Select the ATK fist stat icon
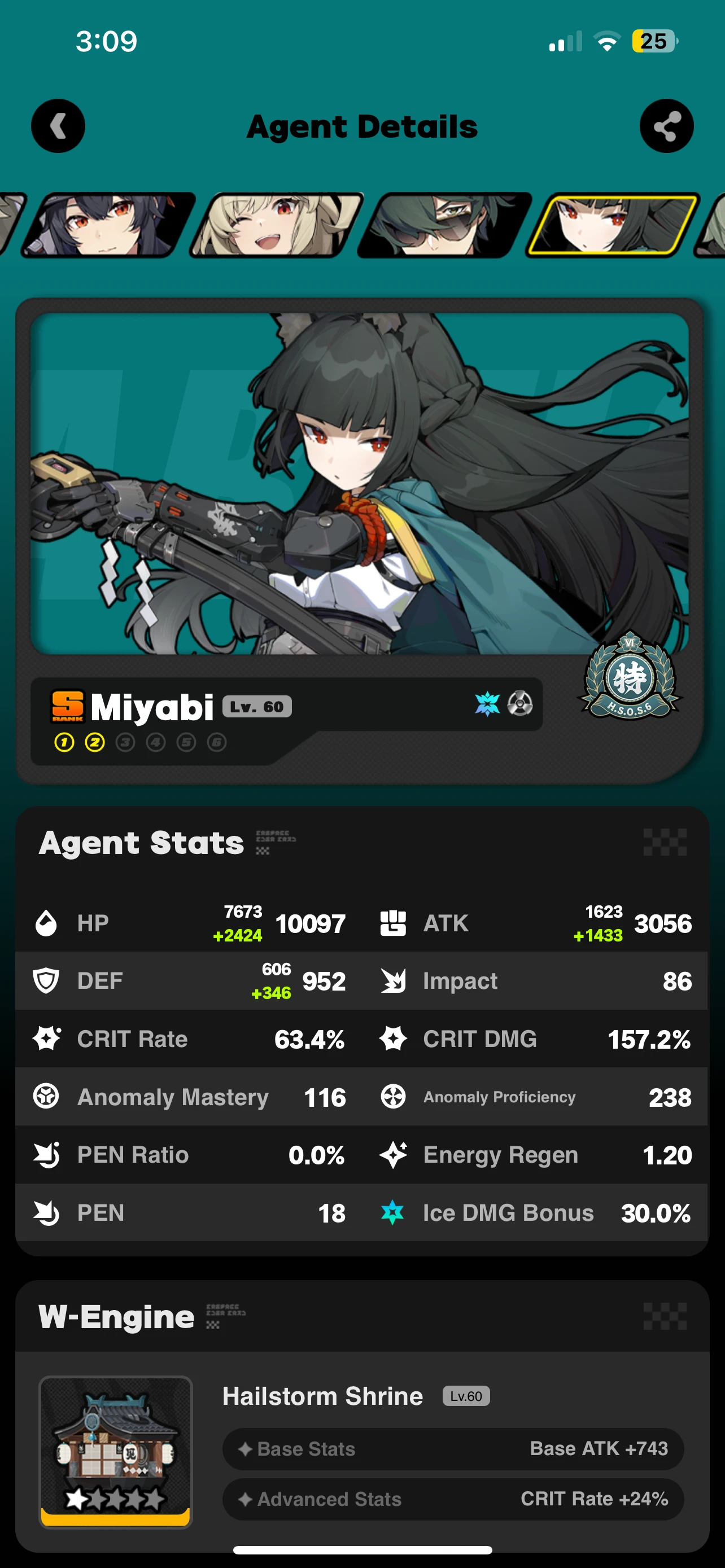Viewport: 725px width, 1568px height. pyautogui.click(x=393, y=922)
